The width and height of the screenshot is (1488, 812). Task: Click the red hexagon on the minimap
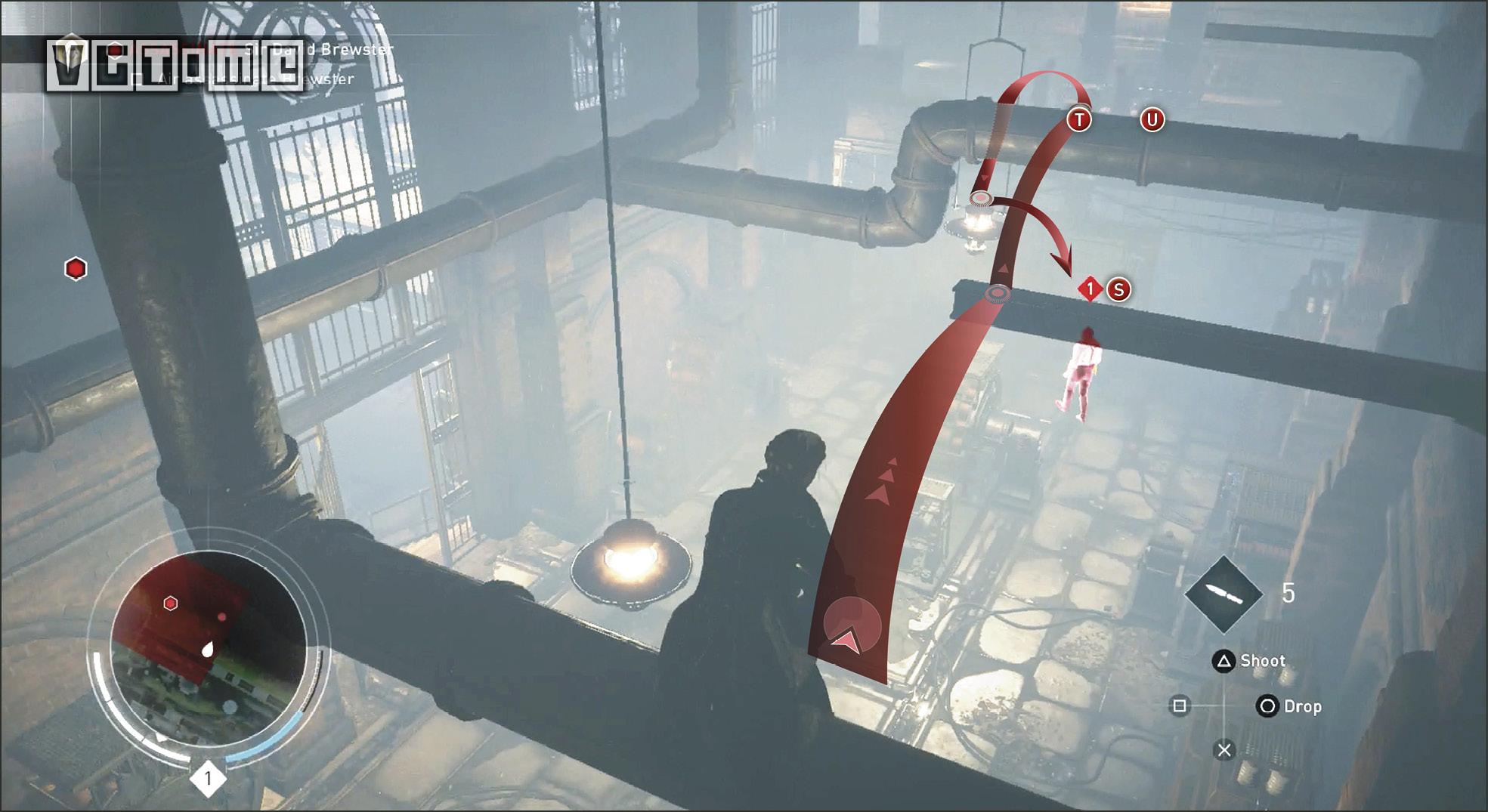pos(171,603)
